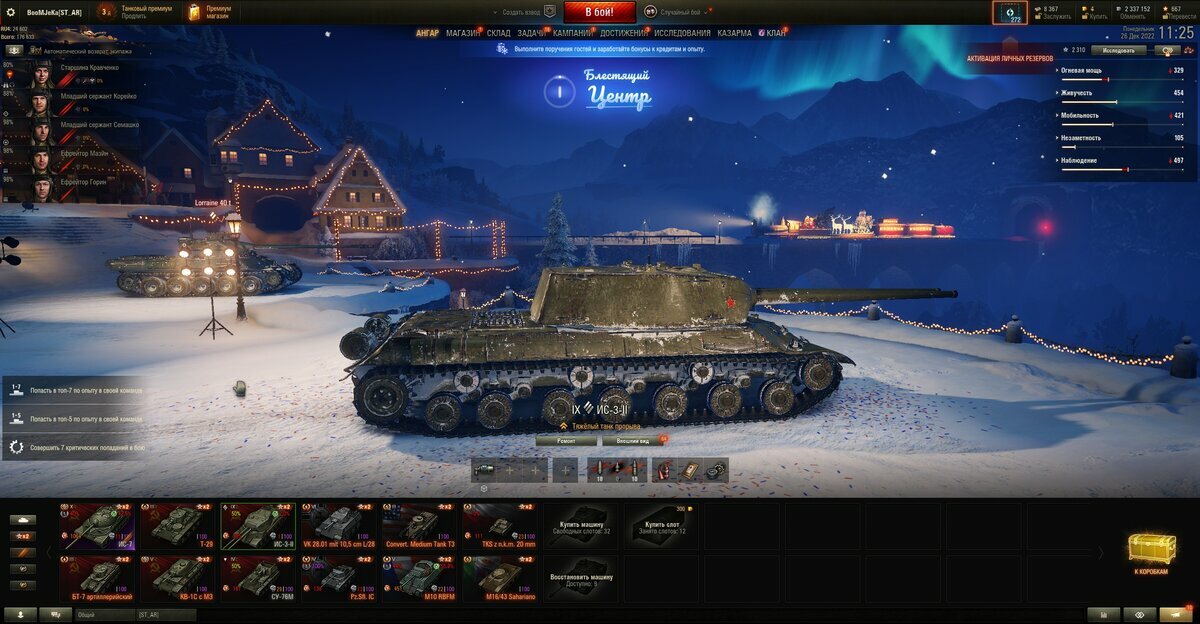Image resolution: width=1200 pixels, height=624 pixels.
Task: Click the Ремонт button
Action: tap(566, 440)
